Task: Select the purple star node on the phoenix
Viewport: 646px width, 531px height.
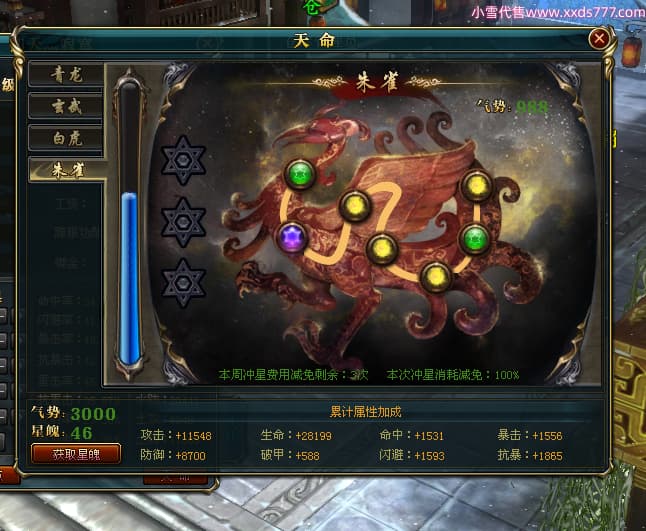Action: [293, 237]
